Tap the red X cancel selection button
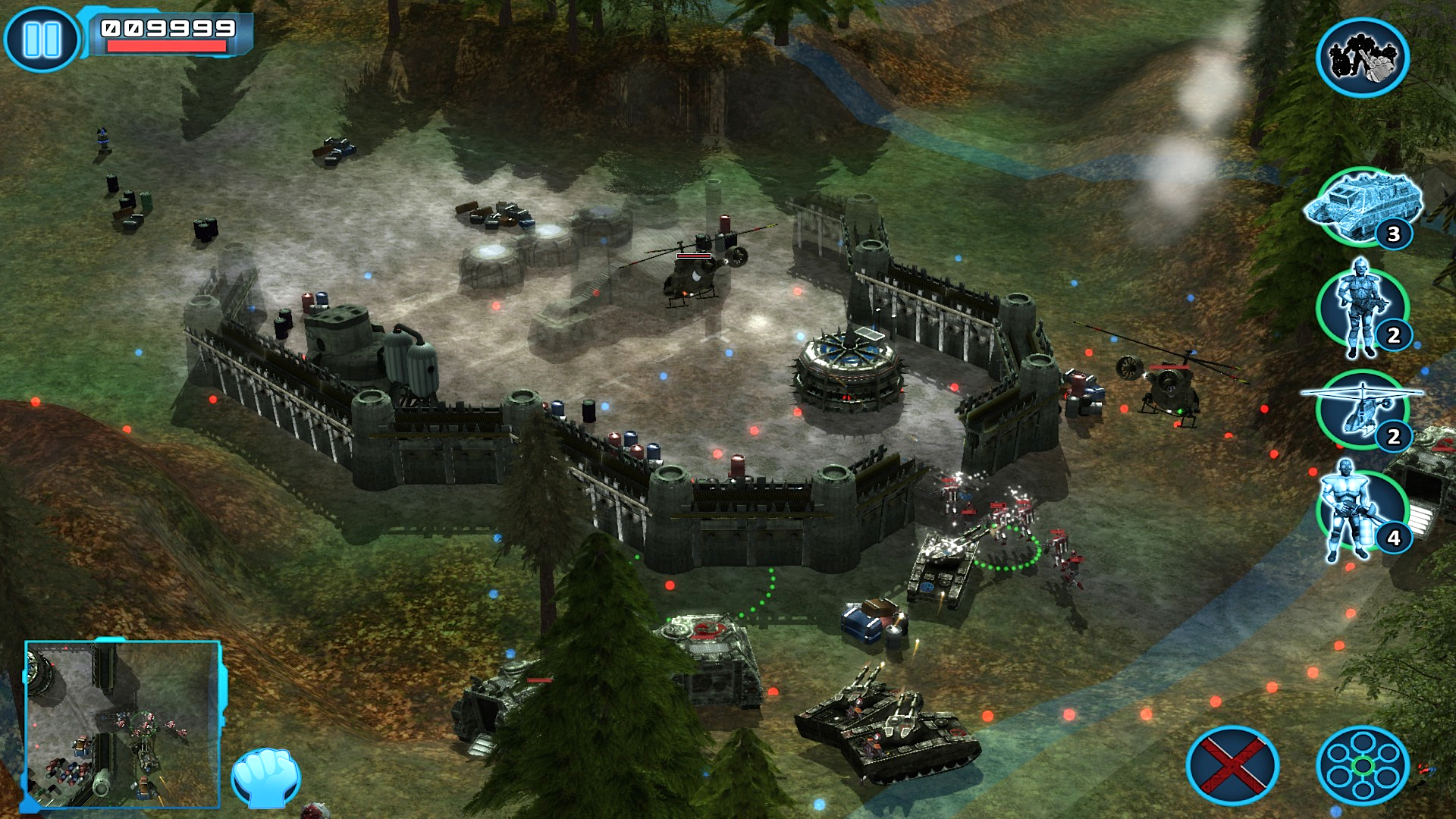The image size is (1456, 819). (1232, 768)
